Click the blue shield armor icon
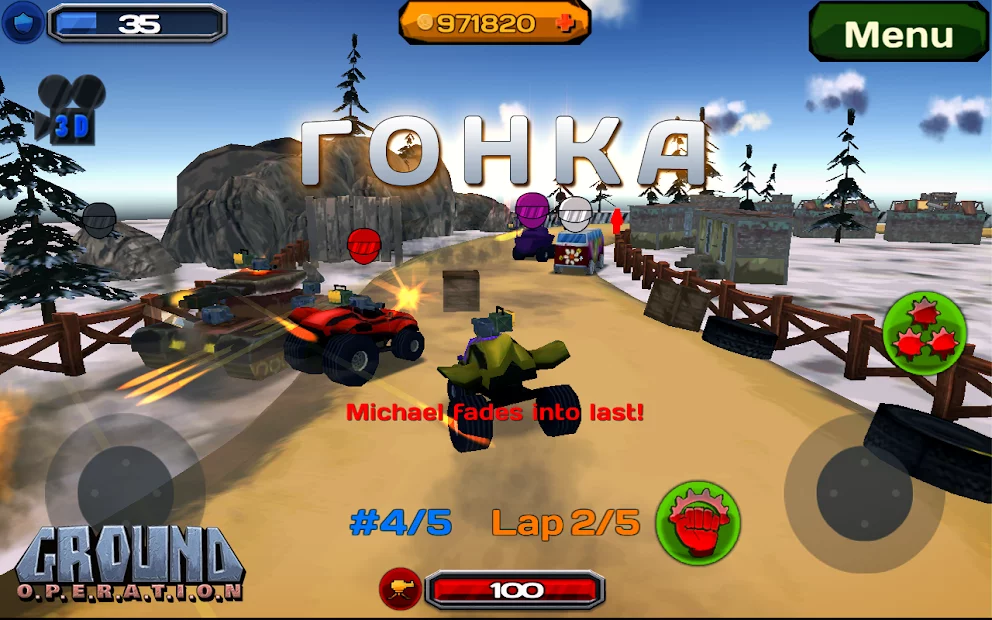 tap(22, 23)
